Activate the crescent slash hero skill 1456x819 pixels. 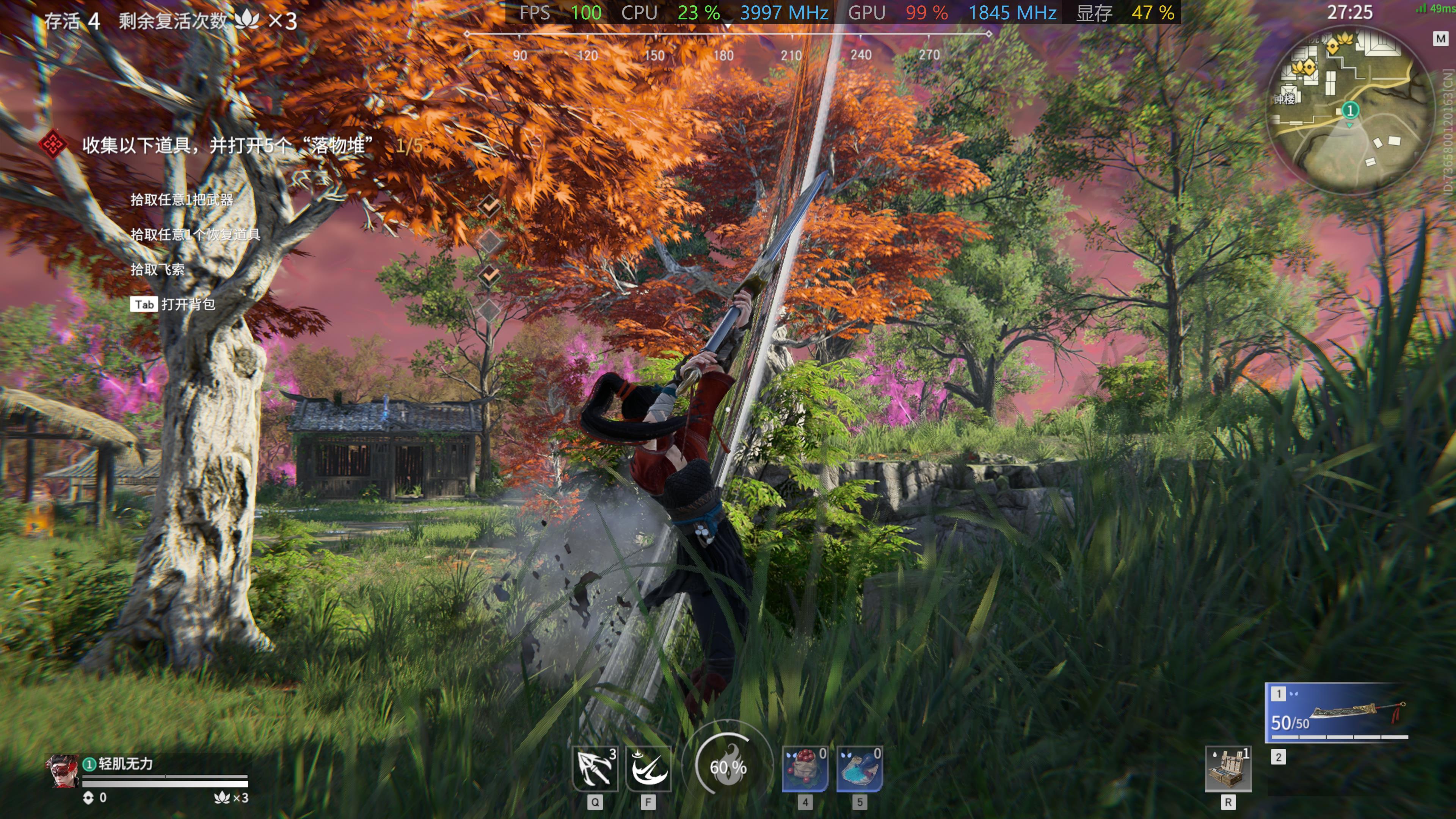(648, 769)
